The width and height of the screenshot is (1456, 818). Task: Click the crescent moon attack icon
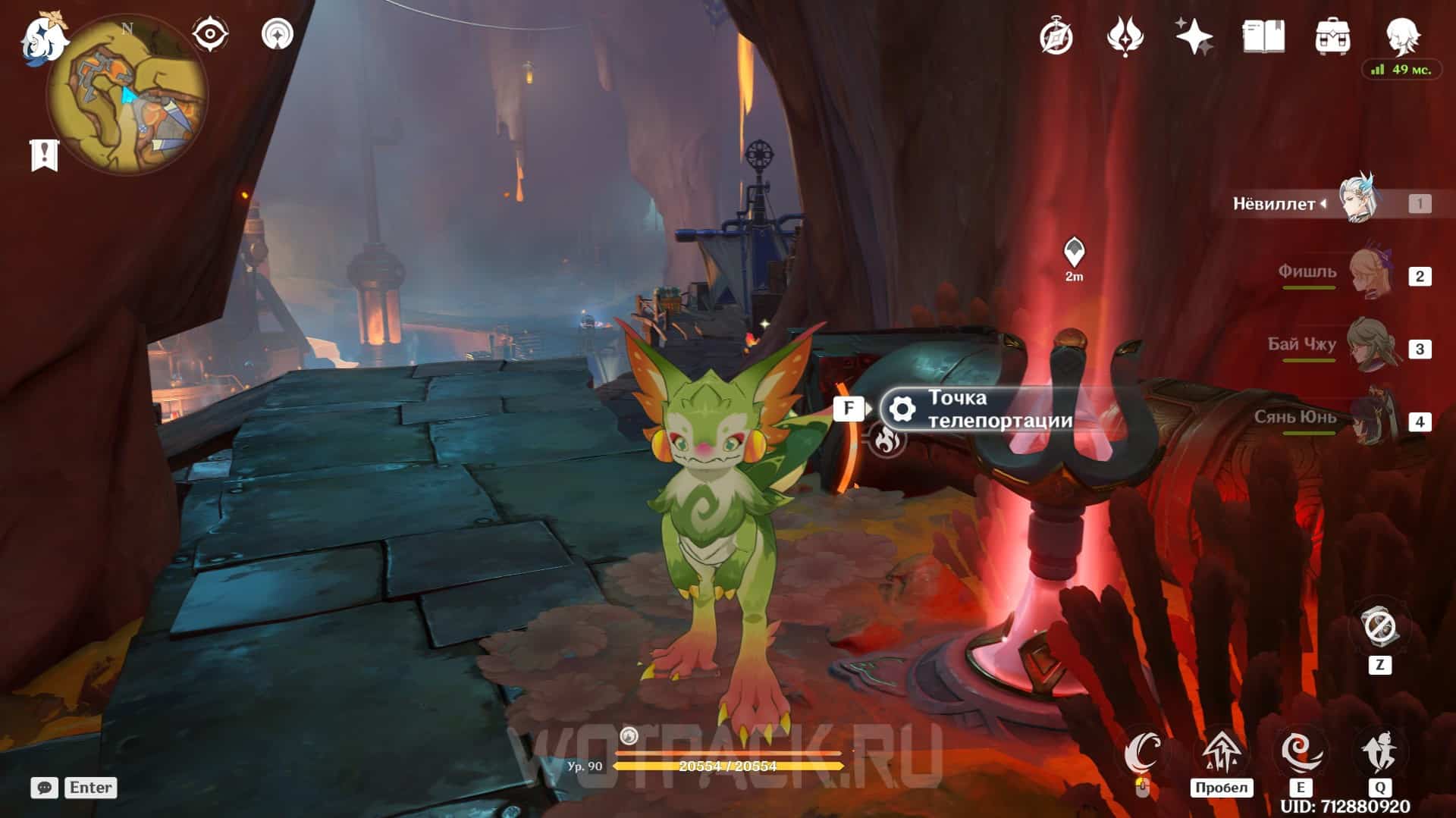[1143, 752]
